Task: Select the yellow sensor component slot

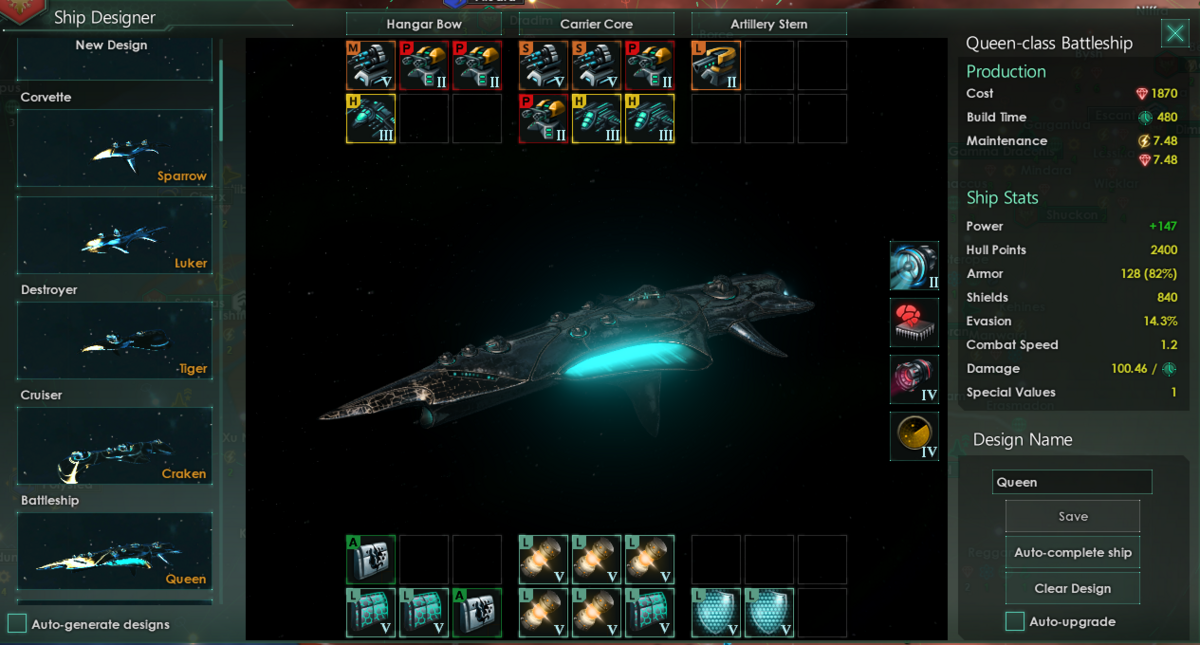Action: tap(914, 436)
